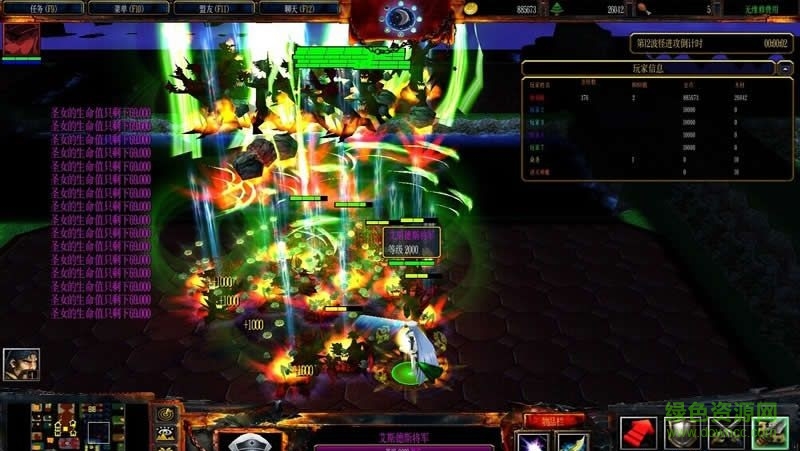
Task: Click the minimap signal ping button
Action: 167,413
